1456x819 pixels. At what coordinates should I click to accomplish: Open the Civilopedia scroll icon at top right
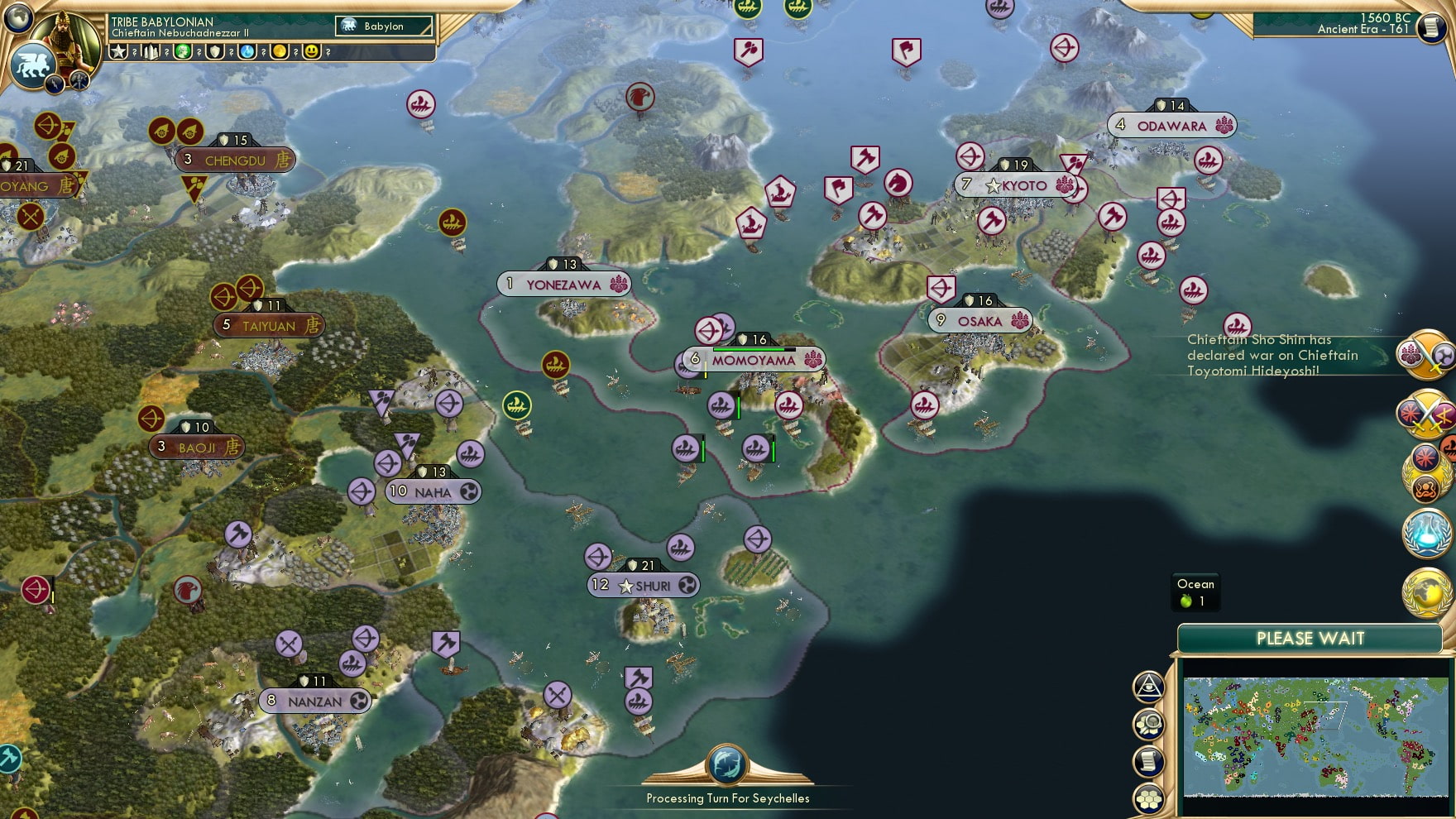[x=1433, y=26]
